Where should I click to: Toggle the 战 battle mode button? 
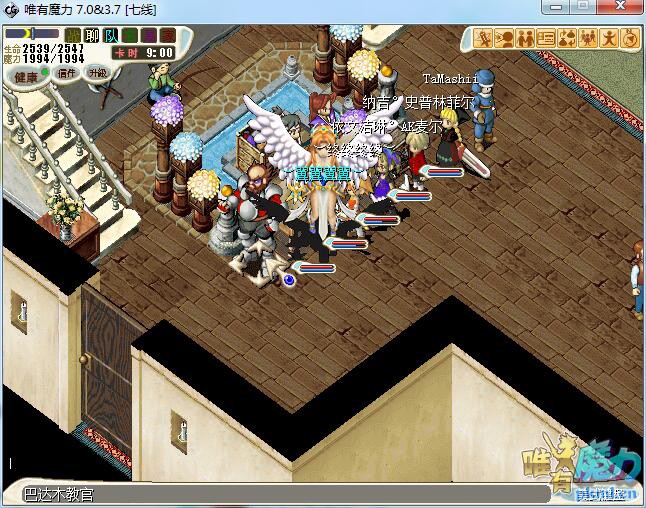click(x=74, y=36)
